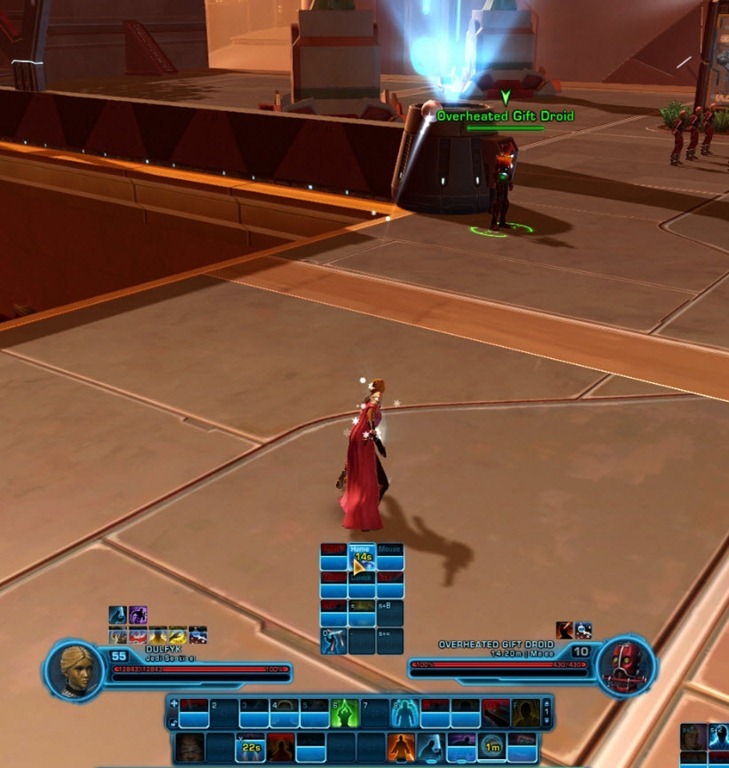Viewport: 729px width, 768px height.
Task: Click the Dulfyk player portrait
Action: pyautogui.click(x=82, y=667)
